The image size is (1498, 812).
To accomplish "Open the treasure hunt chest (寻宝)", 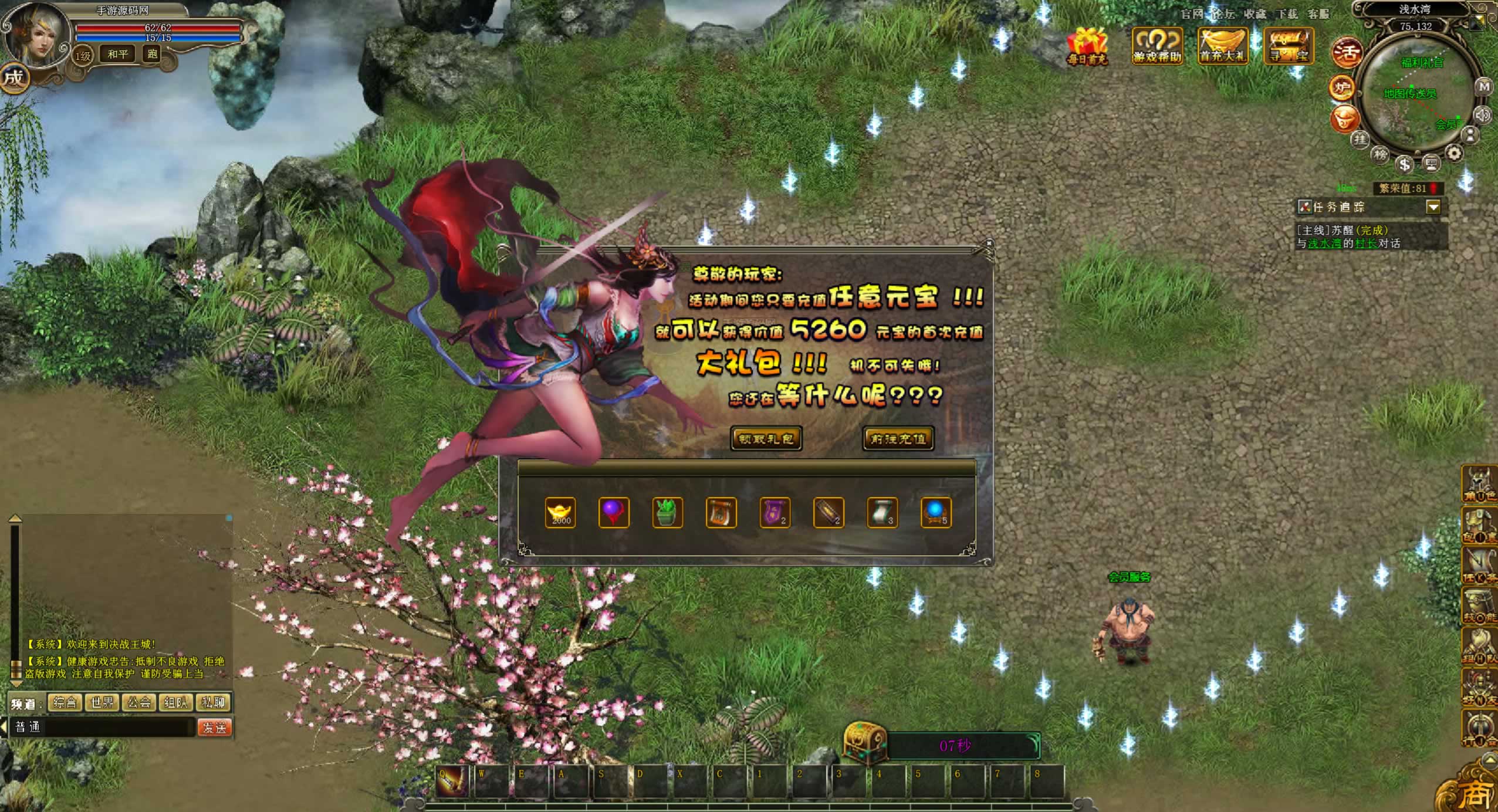I will tap(1289, 45).
